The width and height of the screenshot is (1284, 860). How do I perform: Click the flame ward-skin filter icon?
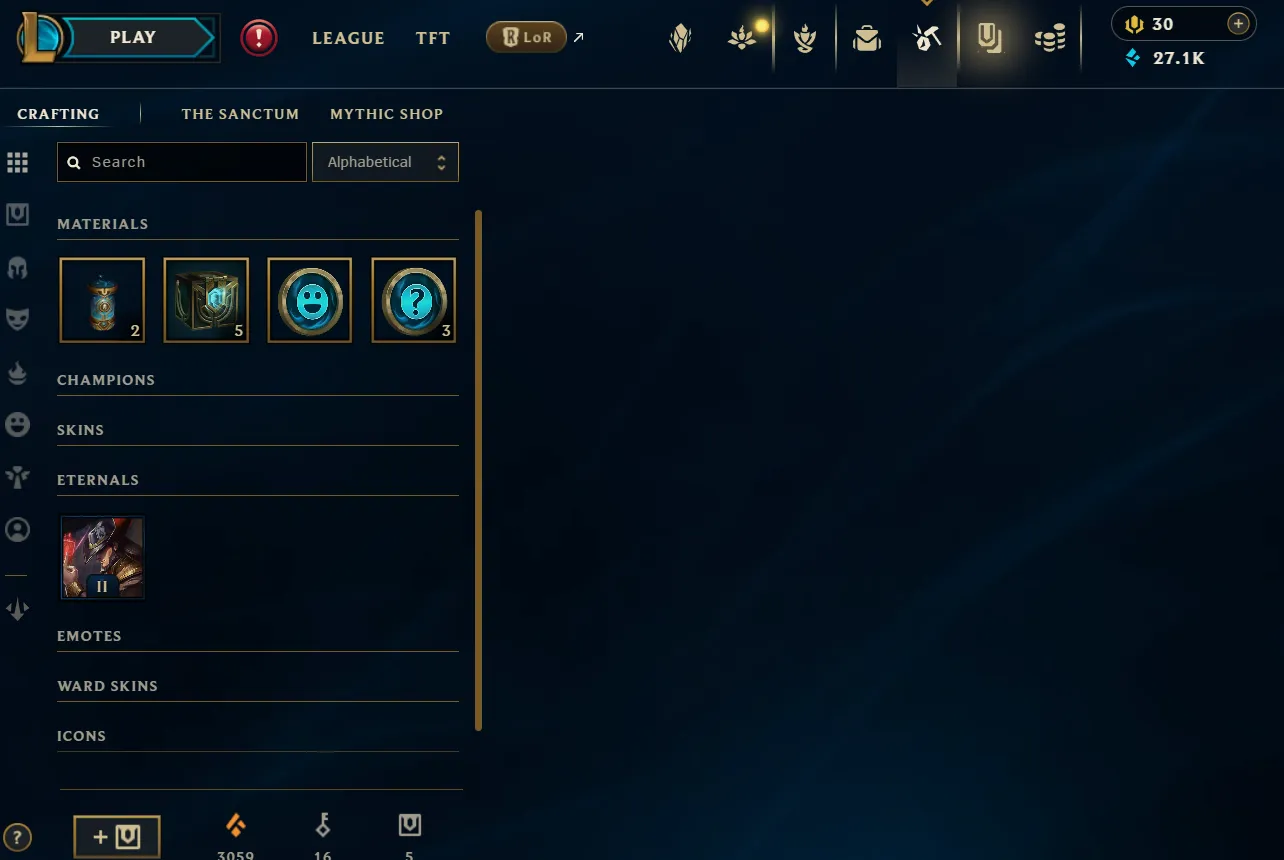(x=17, y=372)
